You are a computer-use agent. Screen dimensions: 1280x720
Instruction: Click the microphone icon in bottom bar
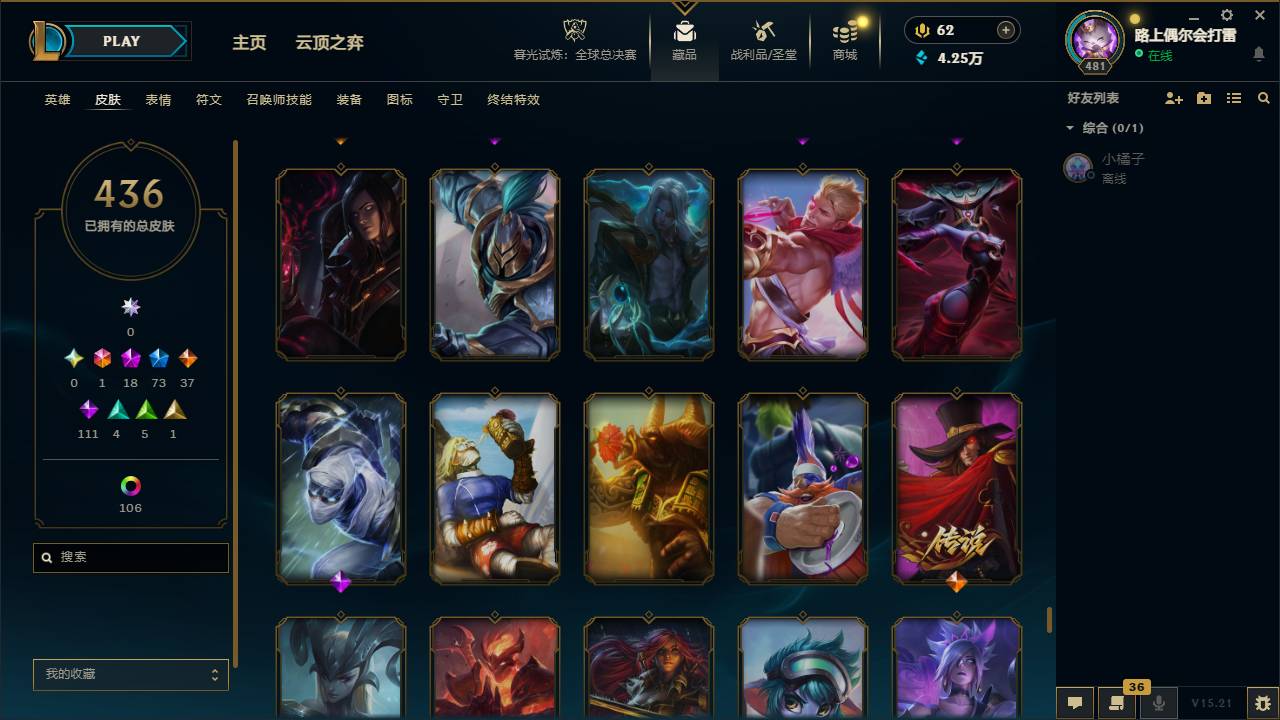(1158, 702)
